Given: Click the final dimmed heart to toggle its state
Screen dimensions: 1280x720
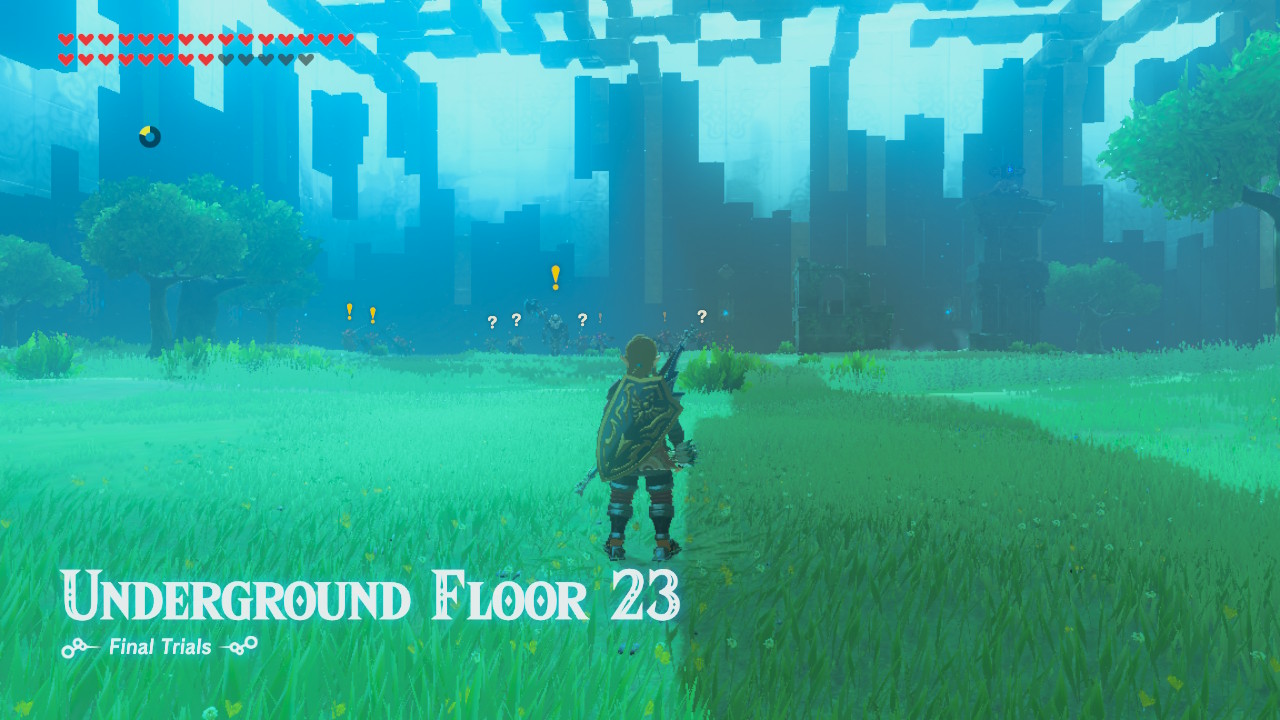Looking at the screenshot, I should point(304,58).
